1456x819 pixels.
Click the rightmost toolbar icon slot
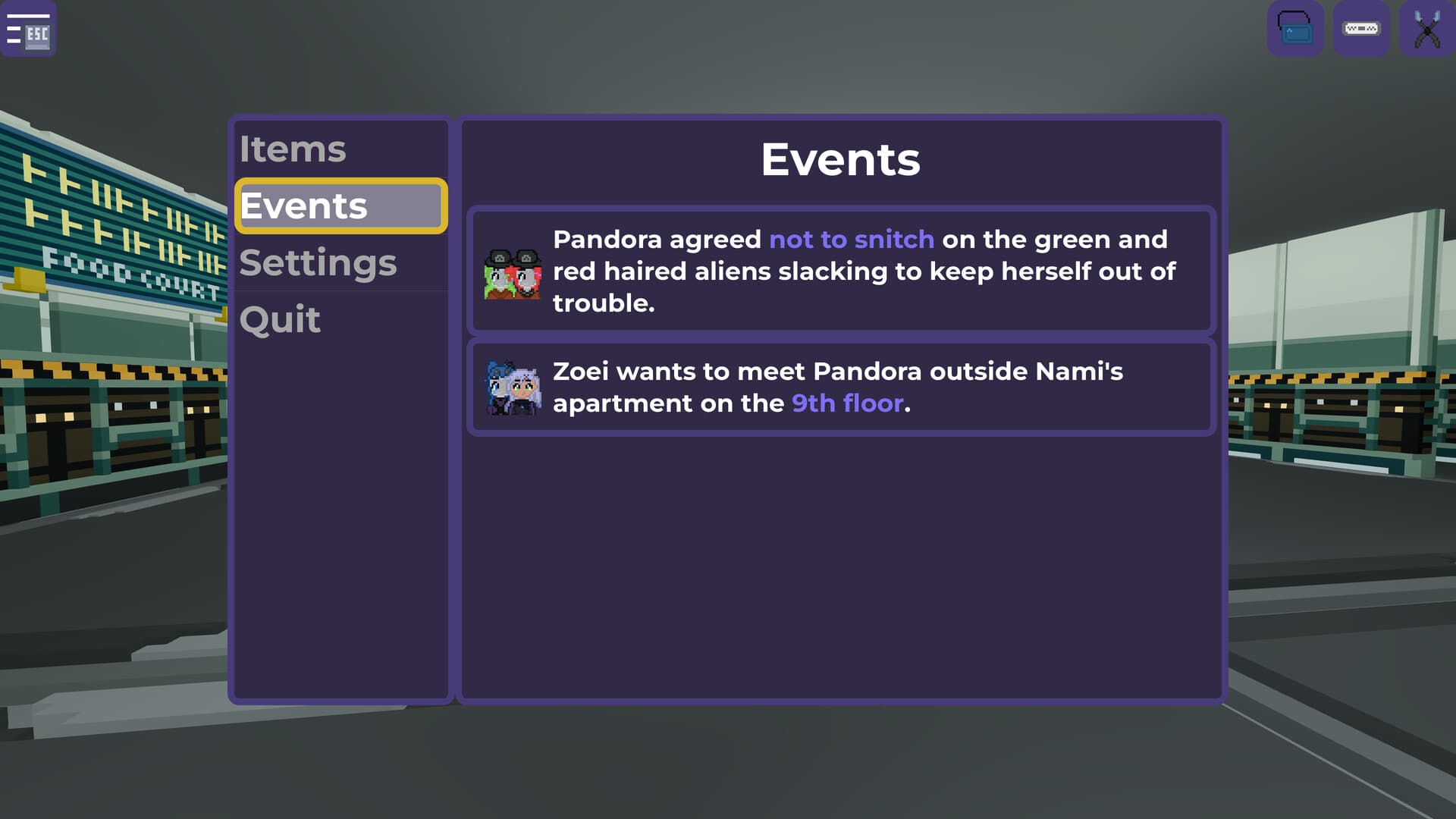pos(1427,29)
